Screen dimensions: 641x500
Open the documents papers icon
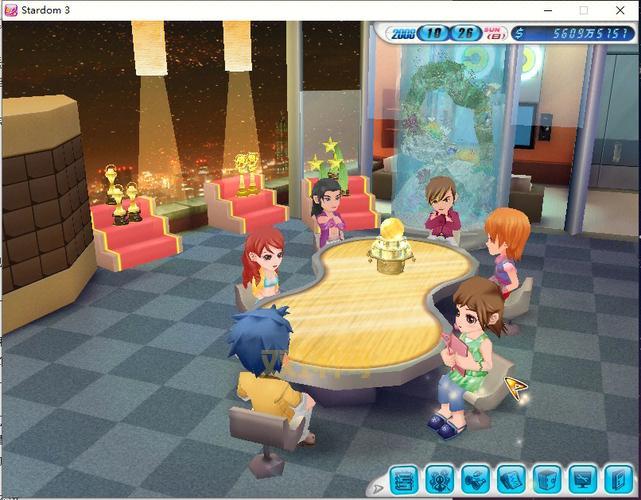pyautogui.click(x=511, y=480)
